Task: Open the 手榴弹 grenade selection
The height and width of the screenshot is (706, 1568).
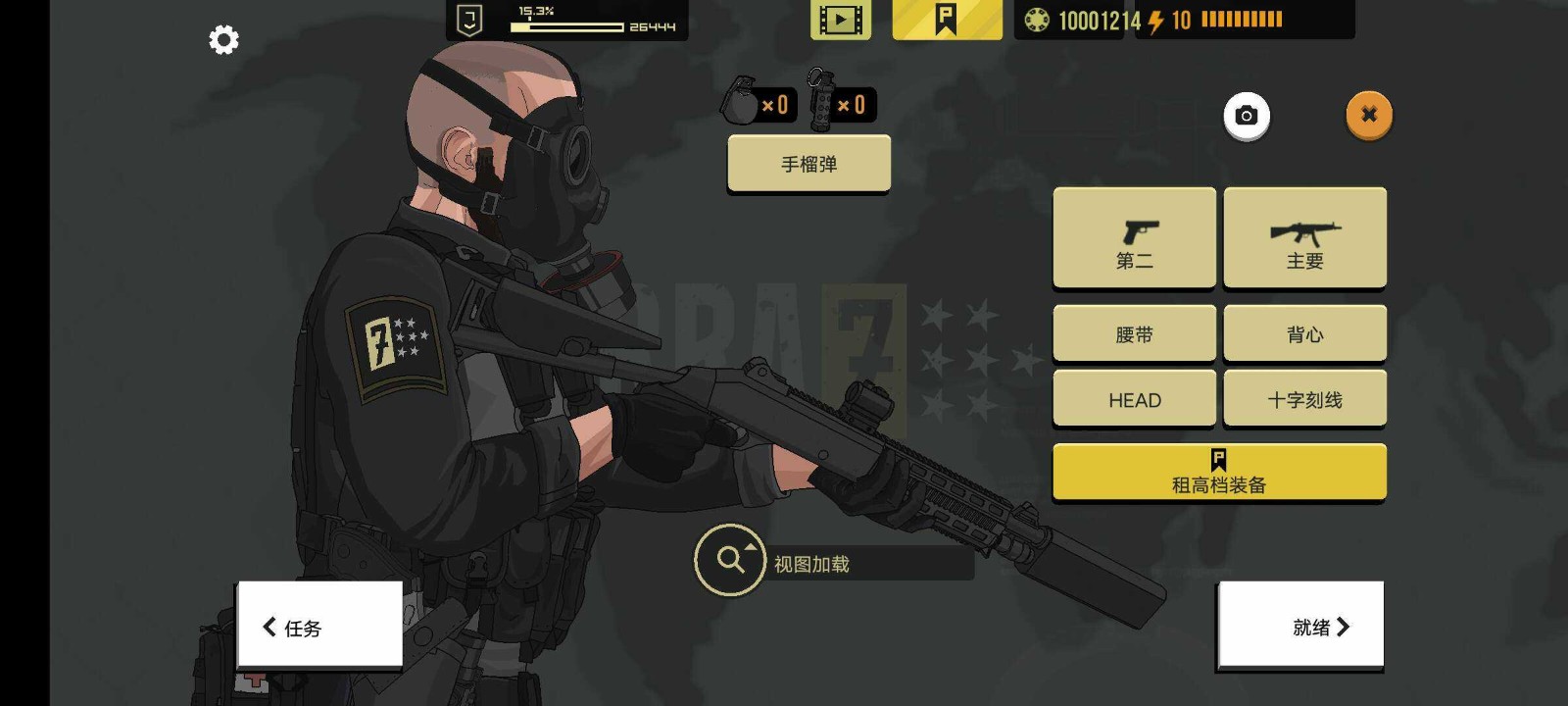Action: (x=808, y=164)
